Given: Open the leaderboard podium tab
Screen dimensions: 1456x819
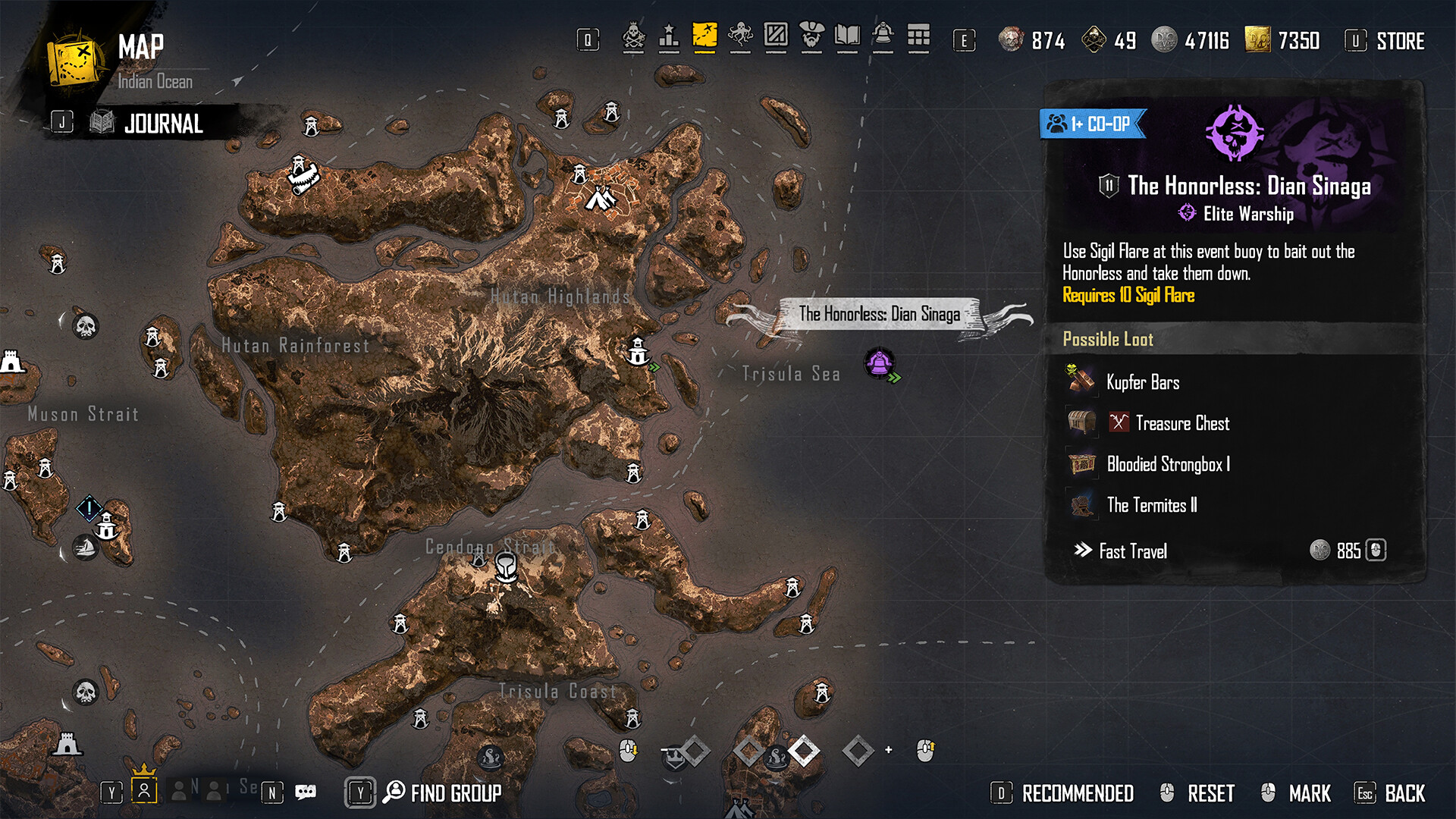Looking at the screenshot, I should point(669,36).
